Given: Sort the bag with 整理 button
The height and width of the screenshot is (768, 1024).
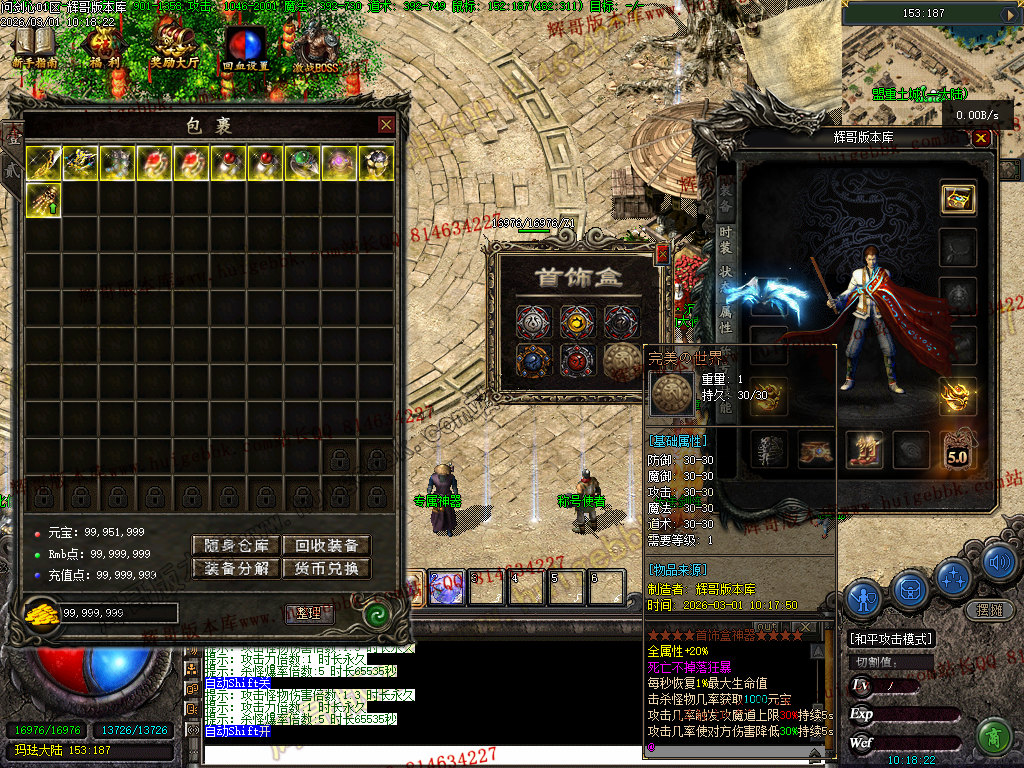Looking at the screenshot, I should (309, 613).
